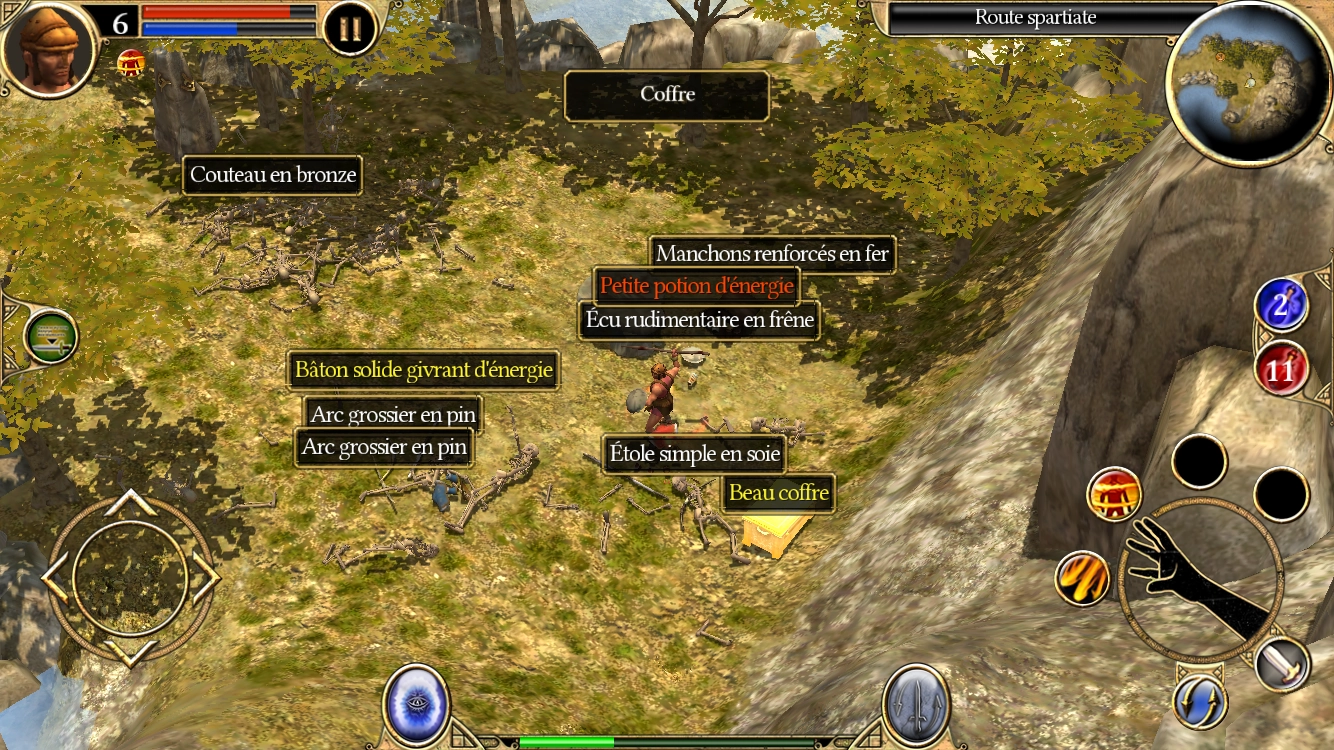This screenshot has width=1334, height=750.
Task: Select the Petite potion d'énergie loot label
Action: 697,286
